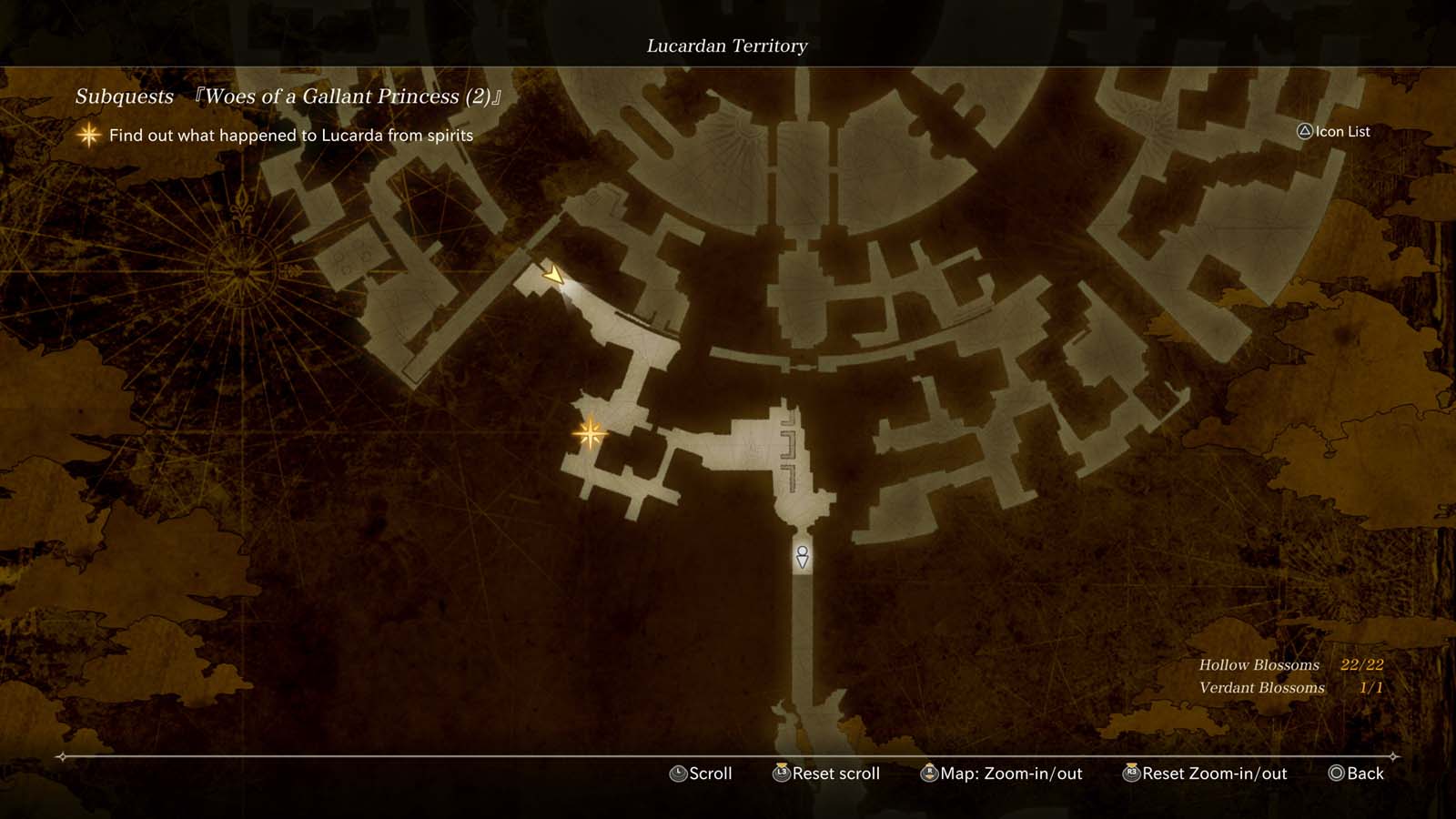Click the yellow player arrow marker
This screenshot has height=819, width=1456.
(555, 275)
